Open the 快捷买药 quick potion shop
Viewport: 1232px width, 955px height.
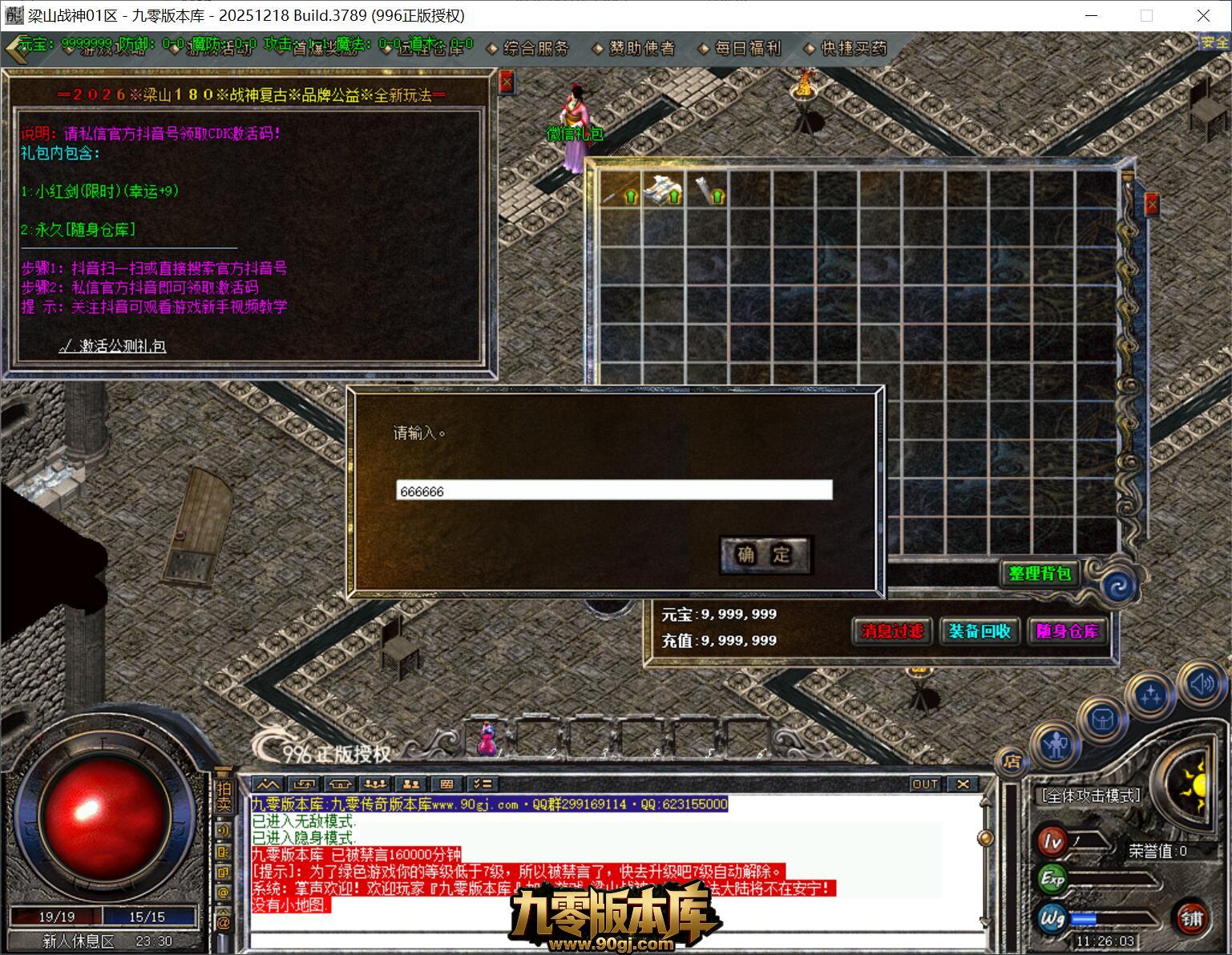tap(854, 49)
